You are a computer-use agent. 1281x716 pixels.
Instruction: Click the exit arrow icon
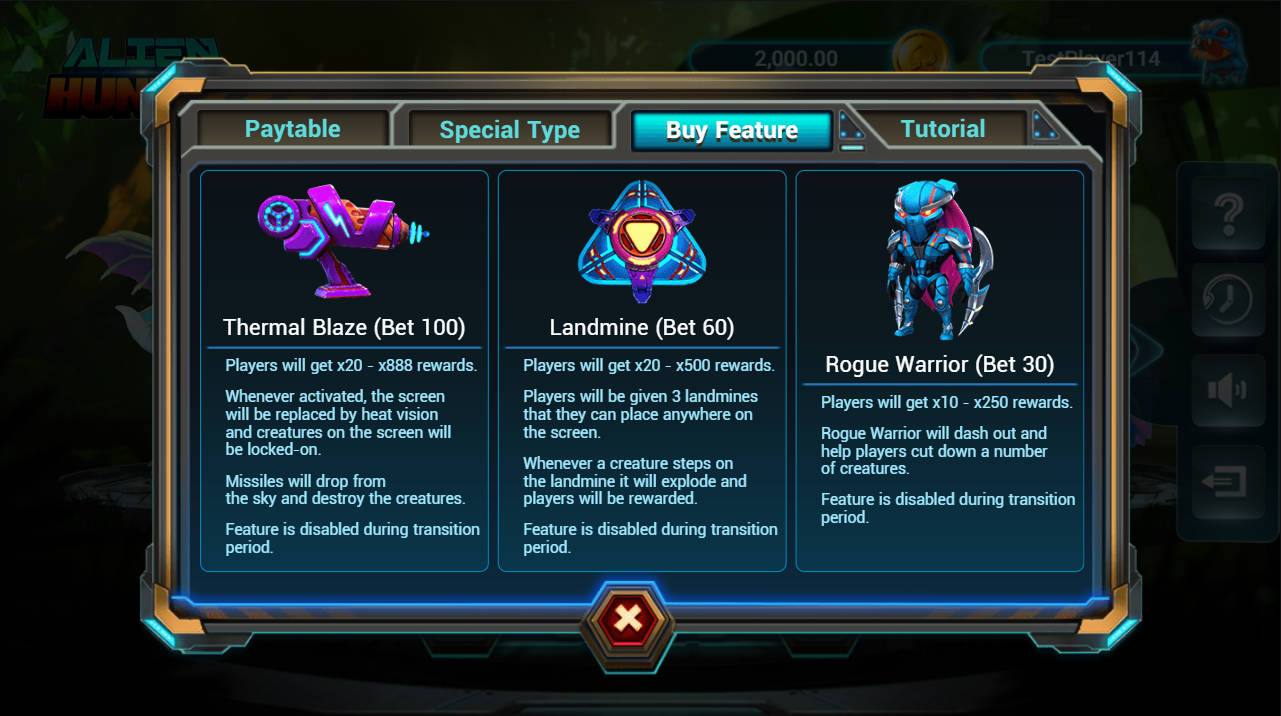pyautogui.click(x=1227, y=483)
